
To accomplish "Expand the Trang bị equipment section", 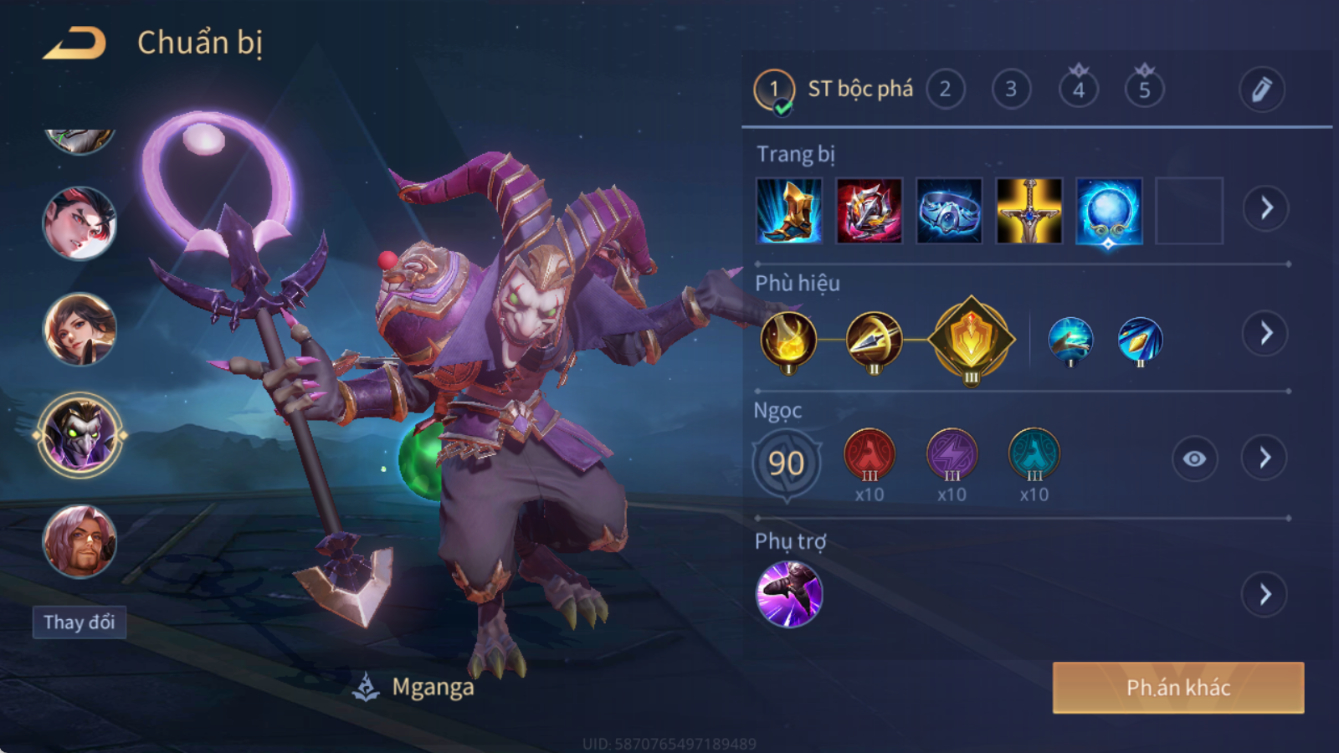I will tap(1265, 208).
